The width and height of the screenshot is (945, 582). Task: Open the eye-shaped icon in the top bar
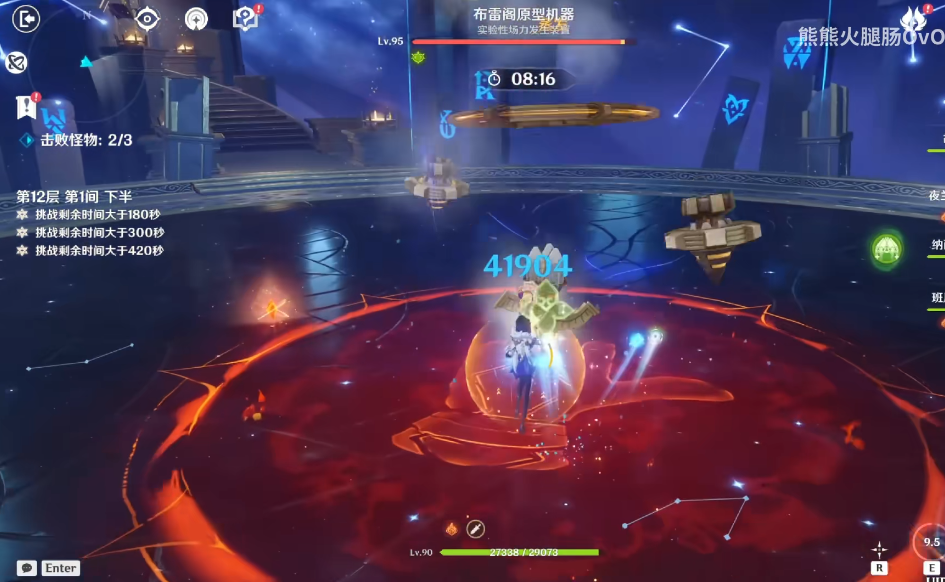pos(147,19)
